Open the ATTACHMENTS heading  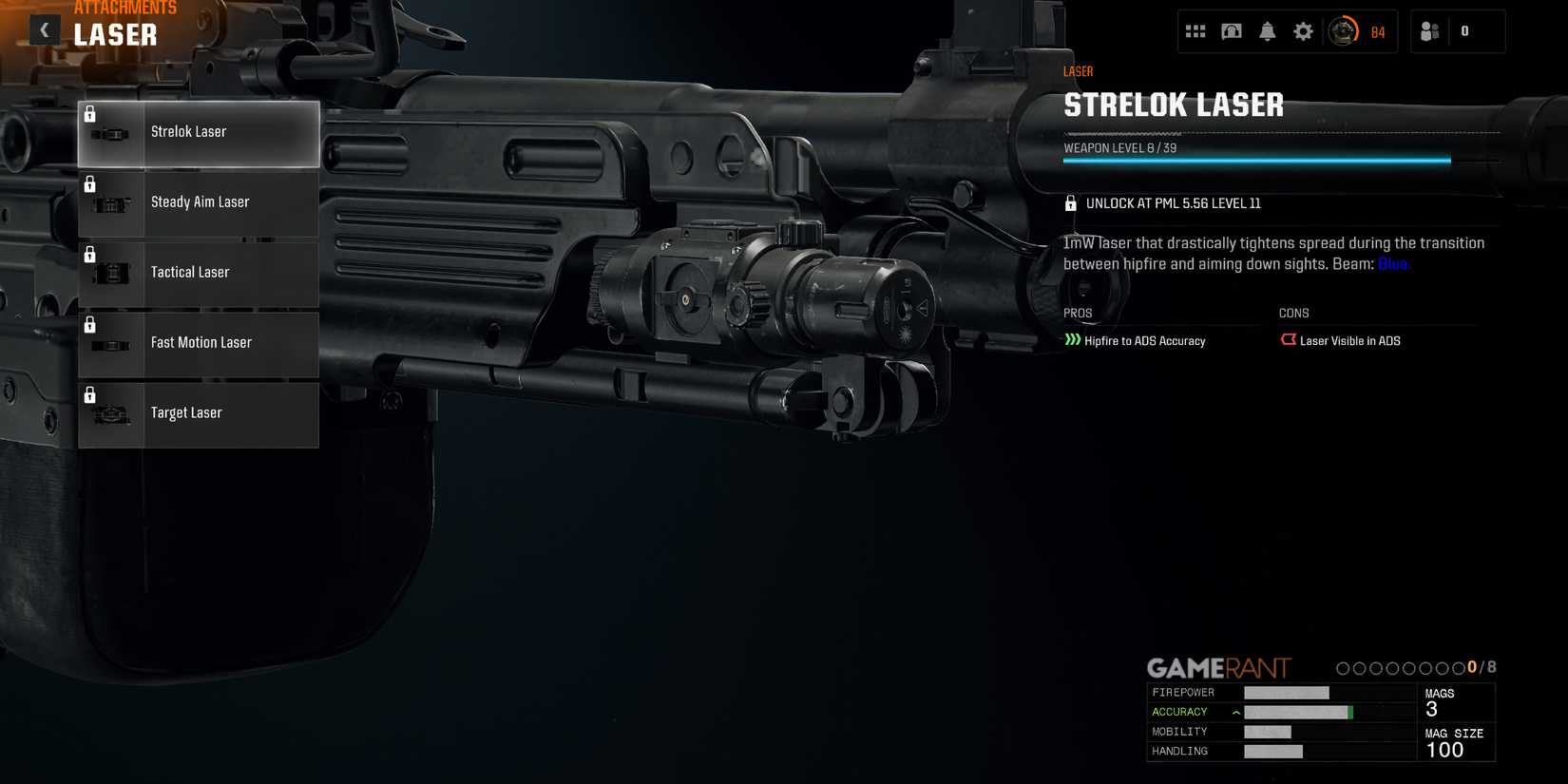point(124,8)
